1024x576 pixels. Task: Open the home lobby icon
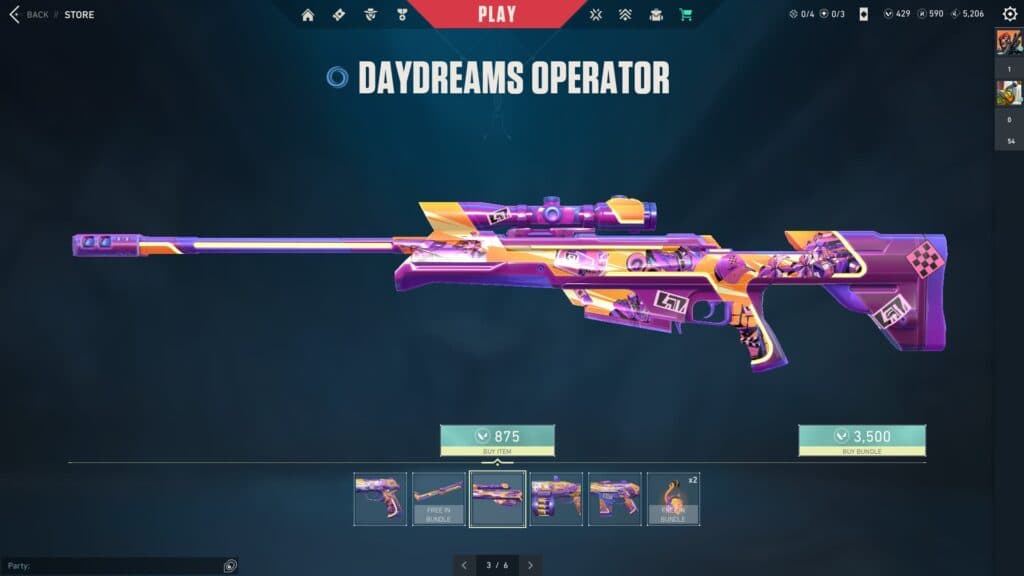pos(308,15)
